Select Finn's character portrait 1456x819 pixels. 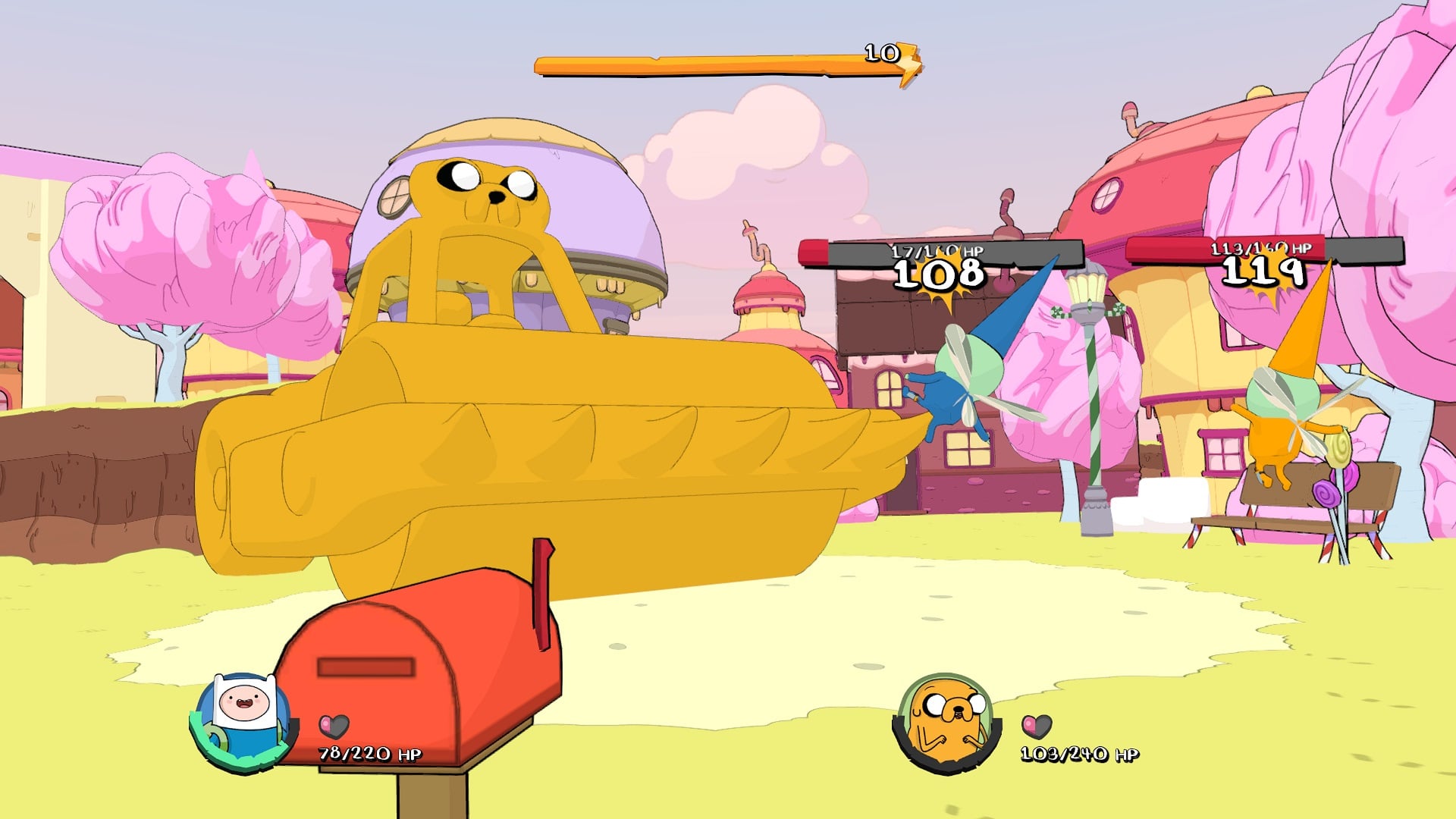243,721
